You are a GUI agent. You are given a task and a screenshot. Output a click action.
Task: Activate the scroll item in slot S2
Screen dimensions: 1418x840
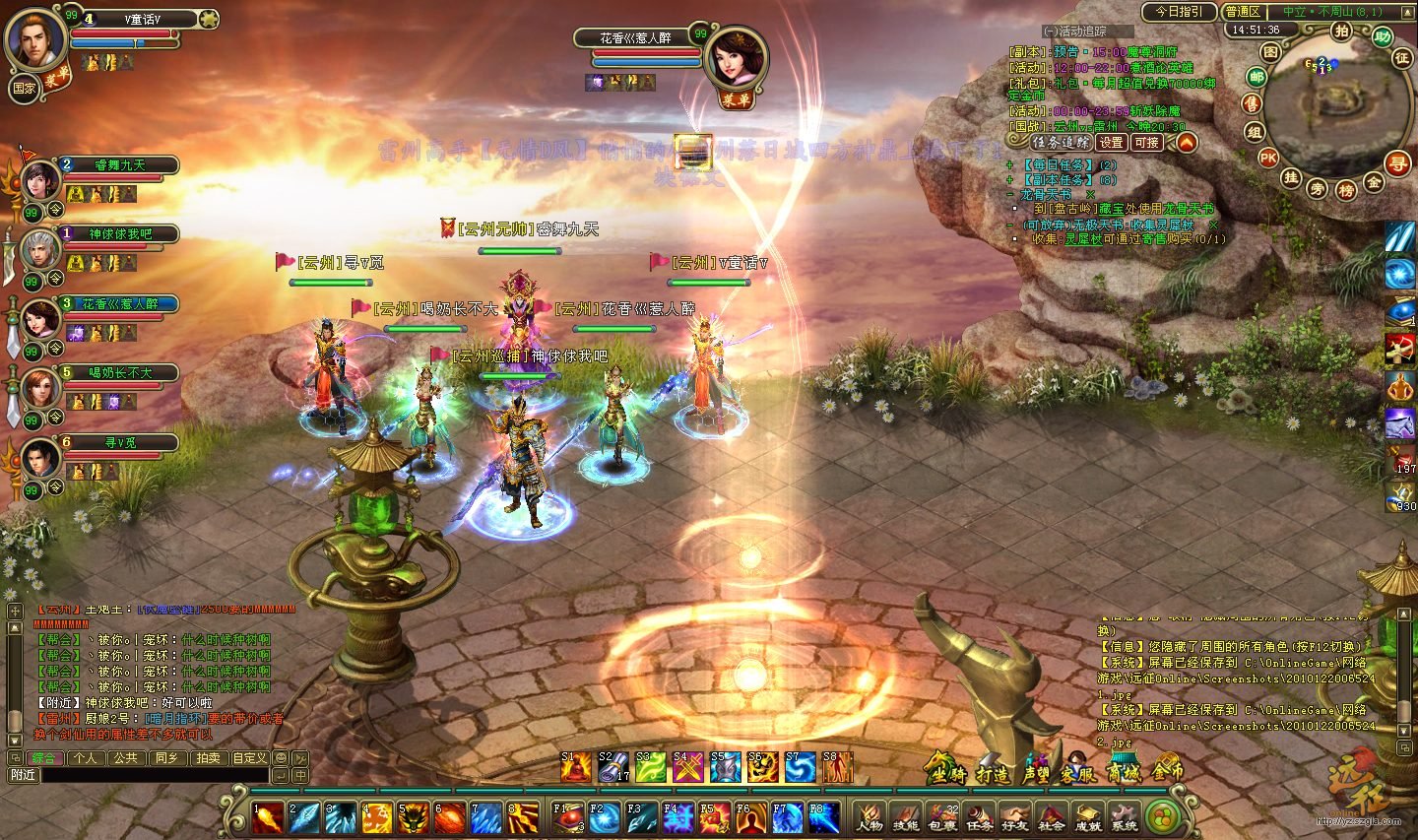pyautogui.click(x=612, y=767)
